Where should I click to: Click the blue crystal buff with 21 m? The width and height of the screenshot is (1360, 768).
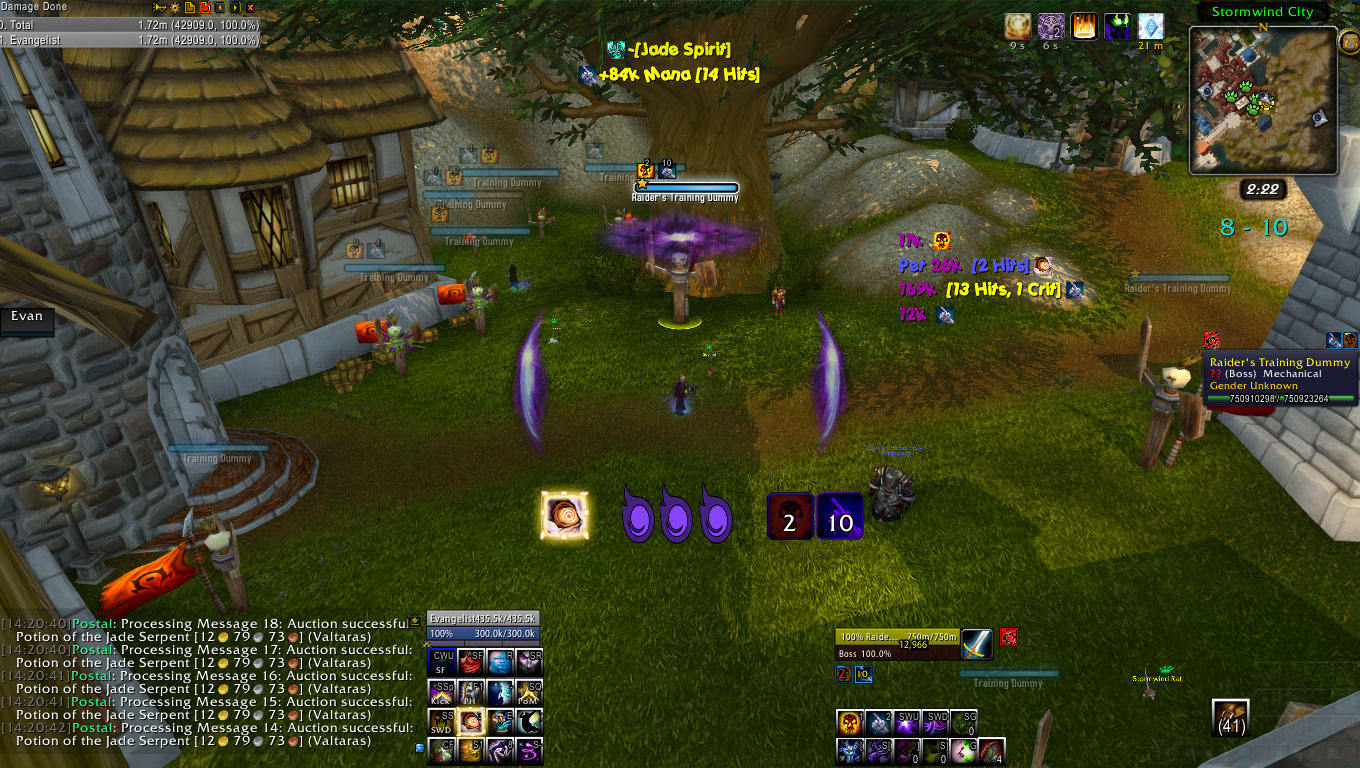[x=1151, y=26]
